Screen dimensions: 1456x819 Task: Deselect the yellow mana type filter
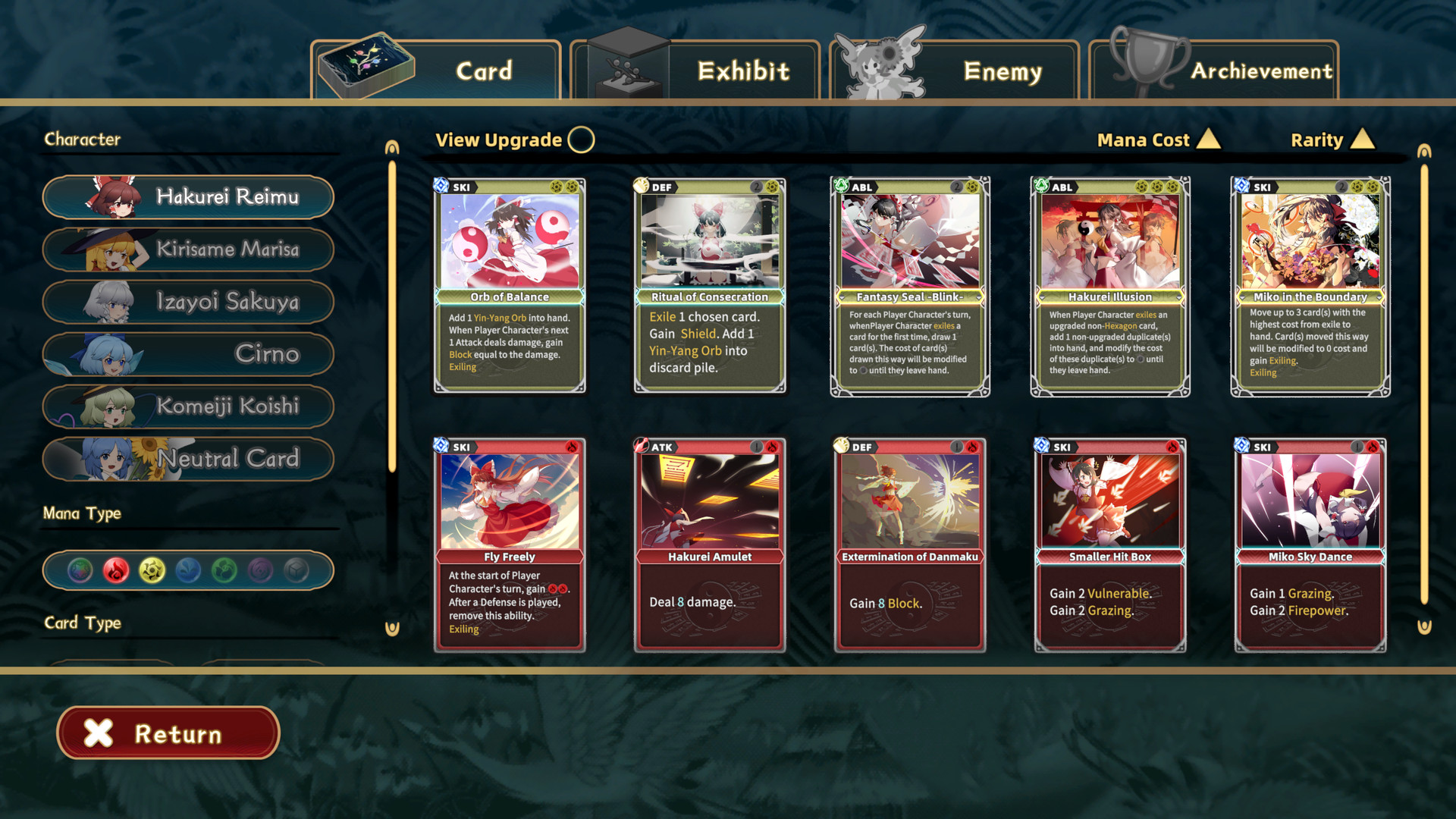[152, 570]
